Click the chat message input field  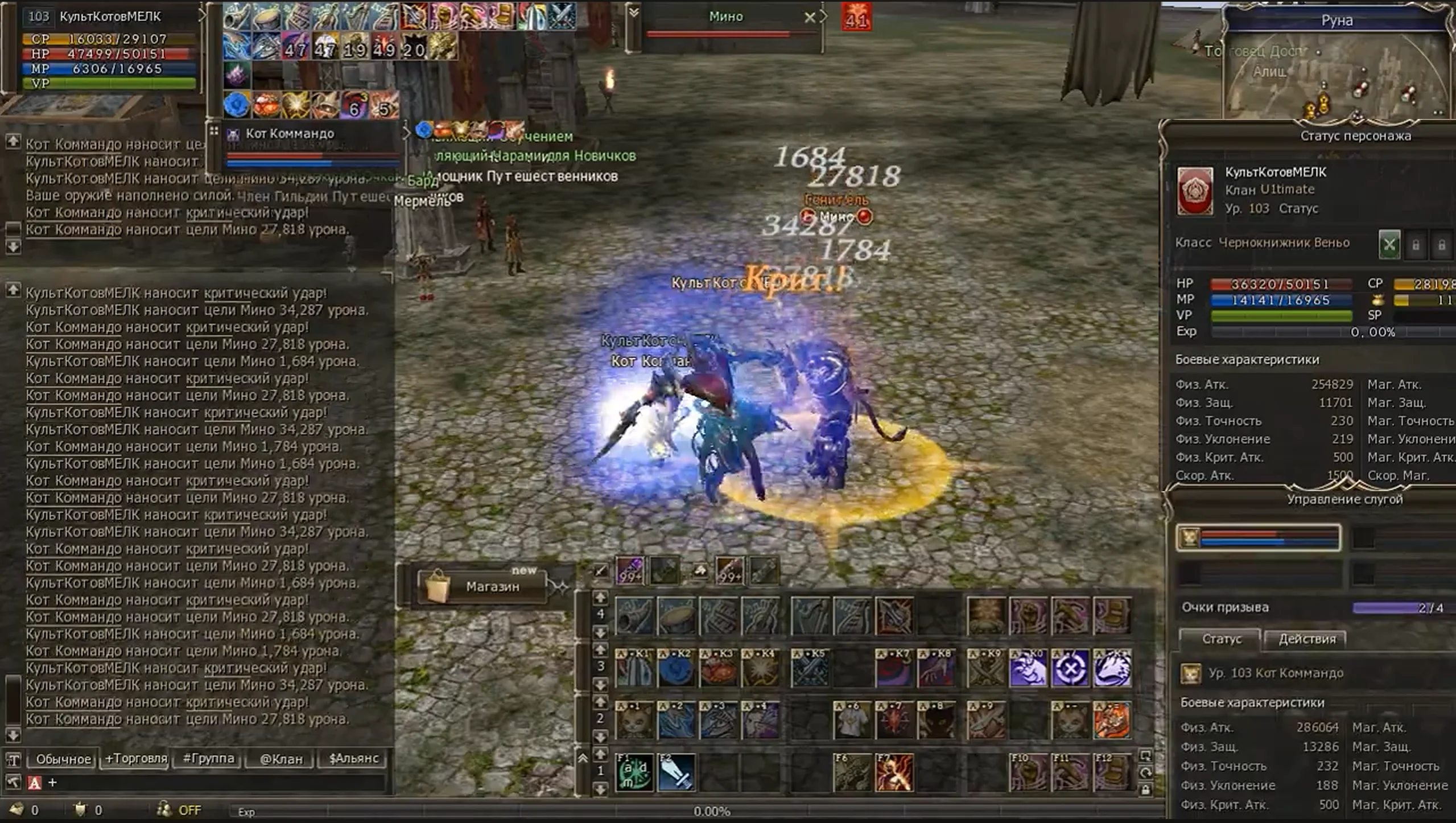click(x=216, y=783)
